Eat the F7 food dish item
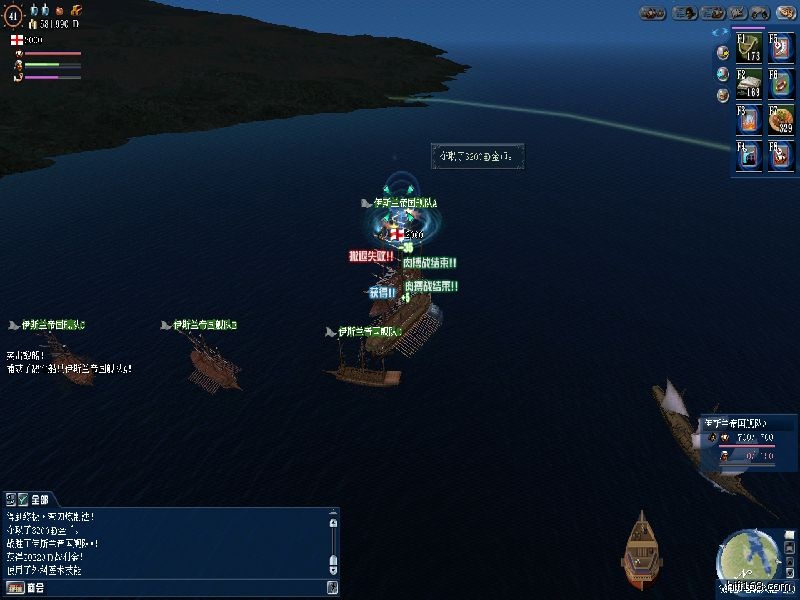800x600 pixels. [x=781, y=119]
